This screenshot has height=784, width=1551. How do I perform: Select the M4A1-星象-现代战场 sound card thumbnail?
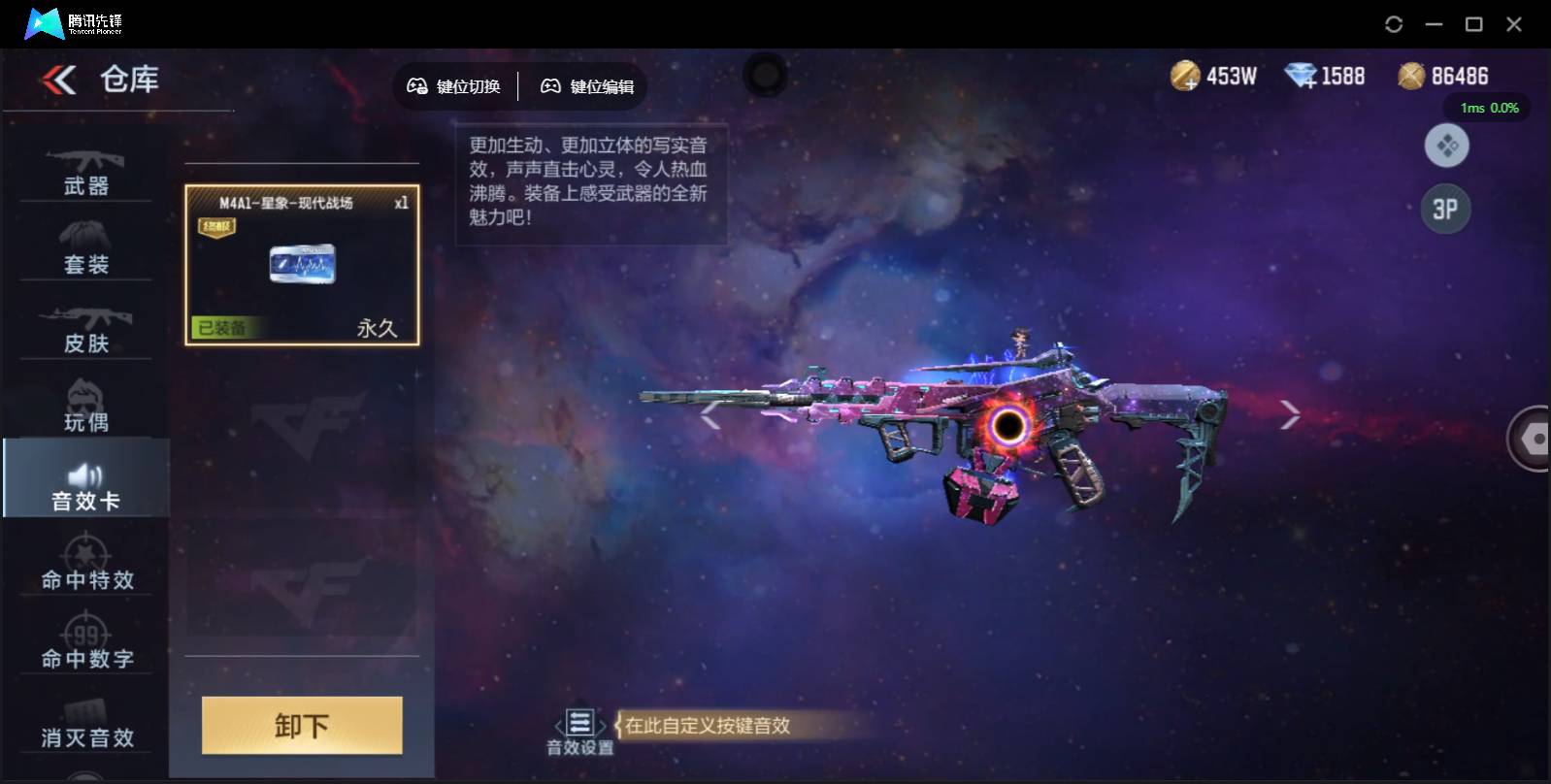click(x=302, y=265)
